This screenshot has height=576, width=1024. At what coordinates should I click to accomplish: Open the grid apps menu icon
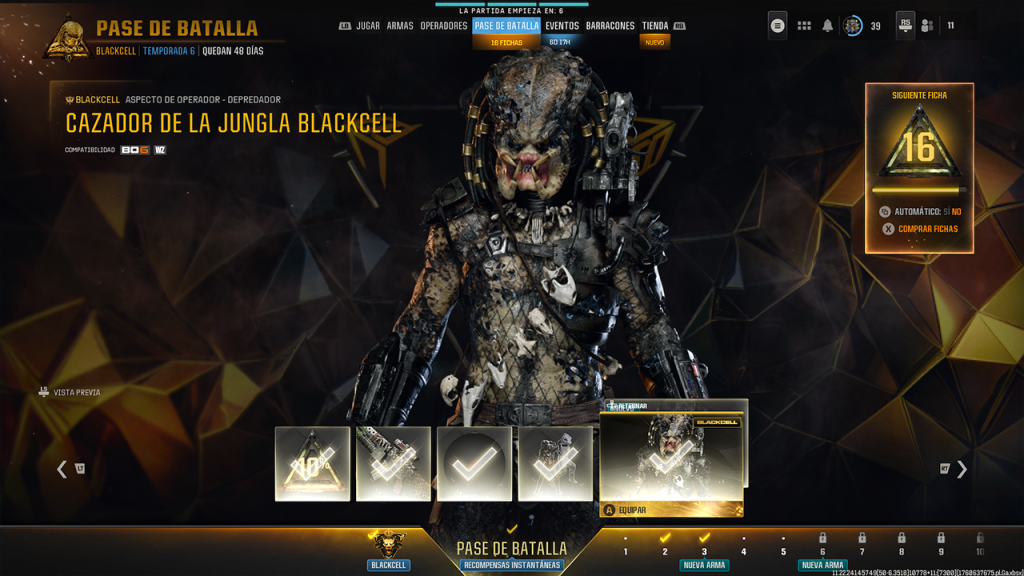tap(804, 26)
